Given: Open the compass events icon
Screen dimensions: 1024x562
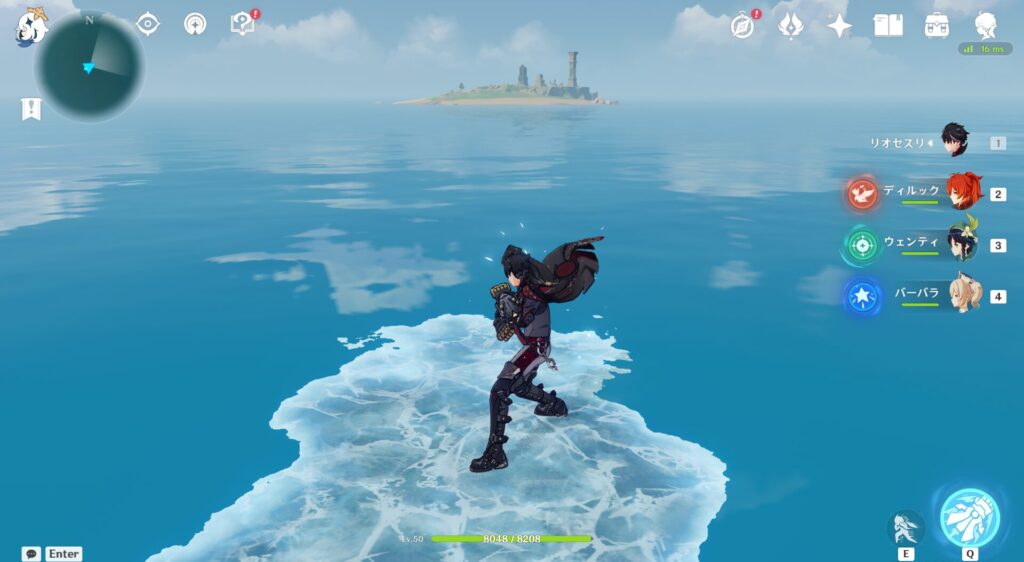Looking at the screenshot, I should click(742, 26).
